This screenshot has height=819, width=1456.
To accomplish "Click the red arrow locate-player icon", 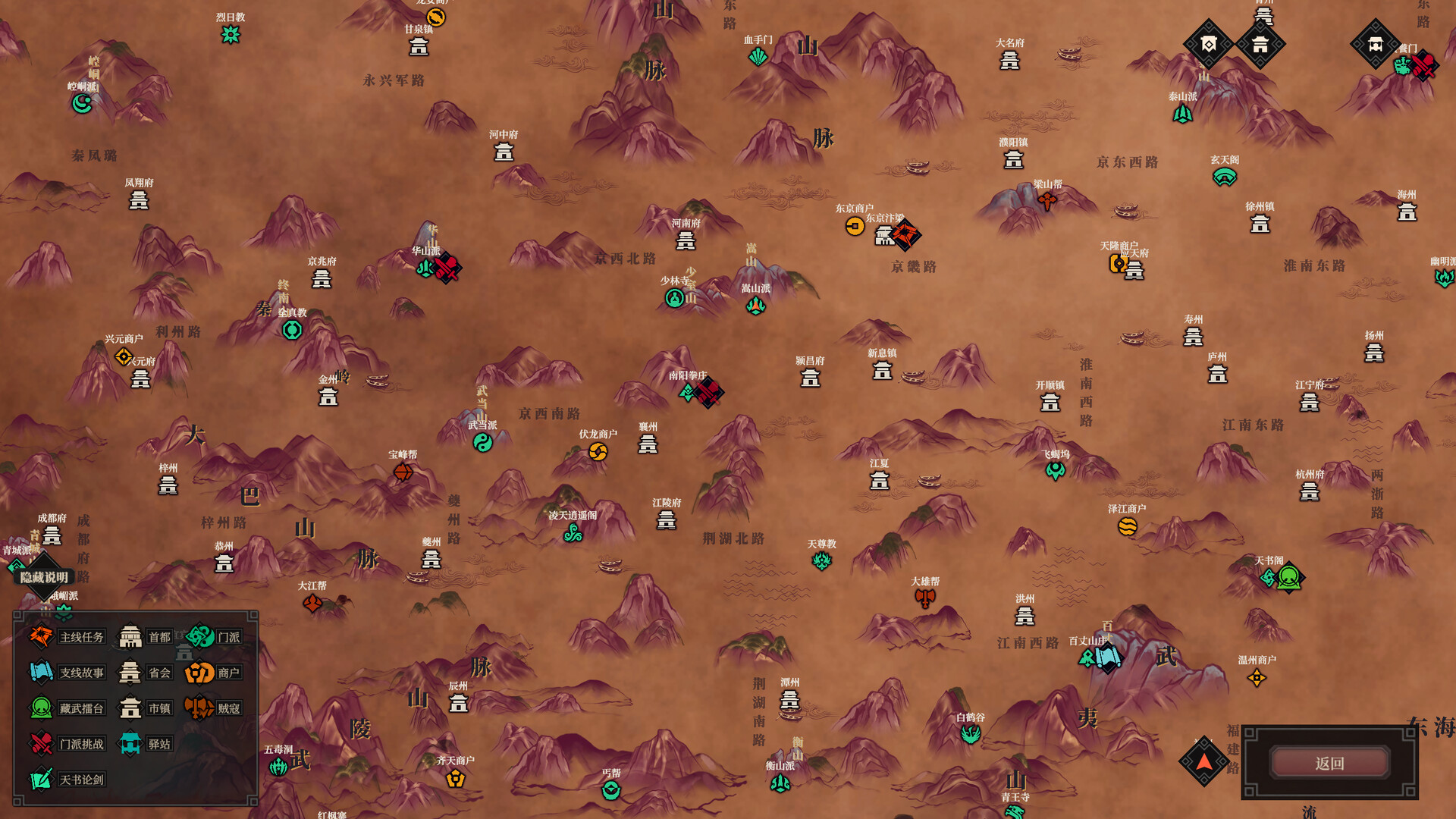I will (1203, 761).
